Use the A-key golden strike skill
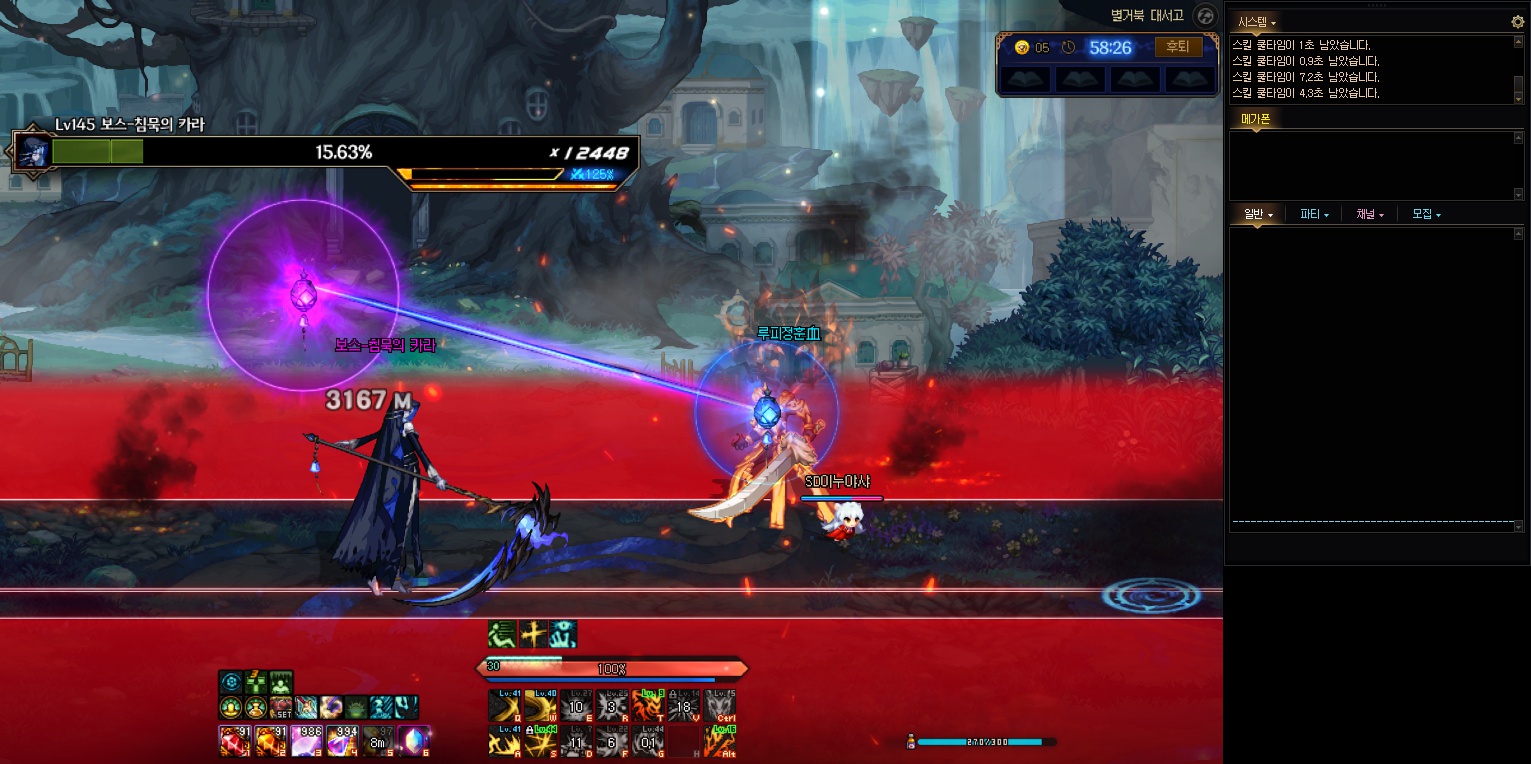Screen dimensions: 1531x764 (x=504, y=741)
